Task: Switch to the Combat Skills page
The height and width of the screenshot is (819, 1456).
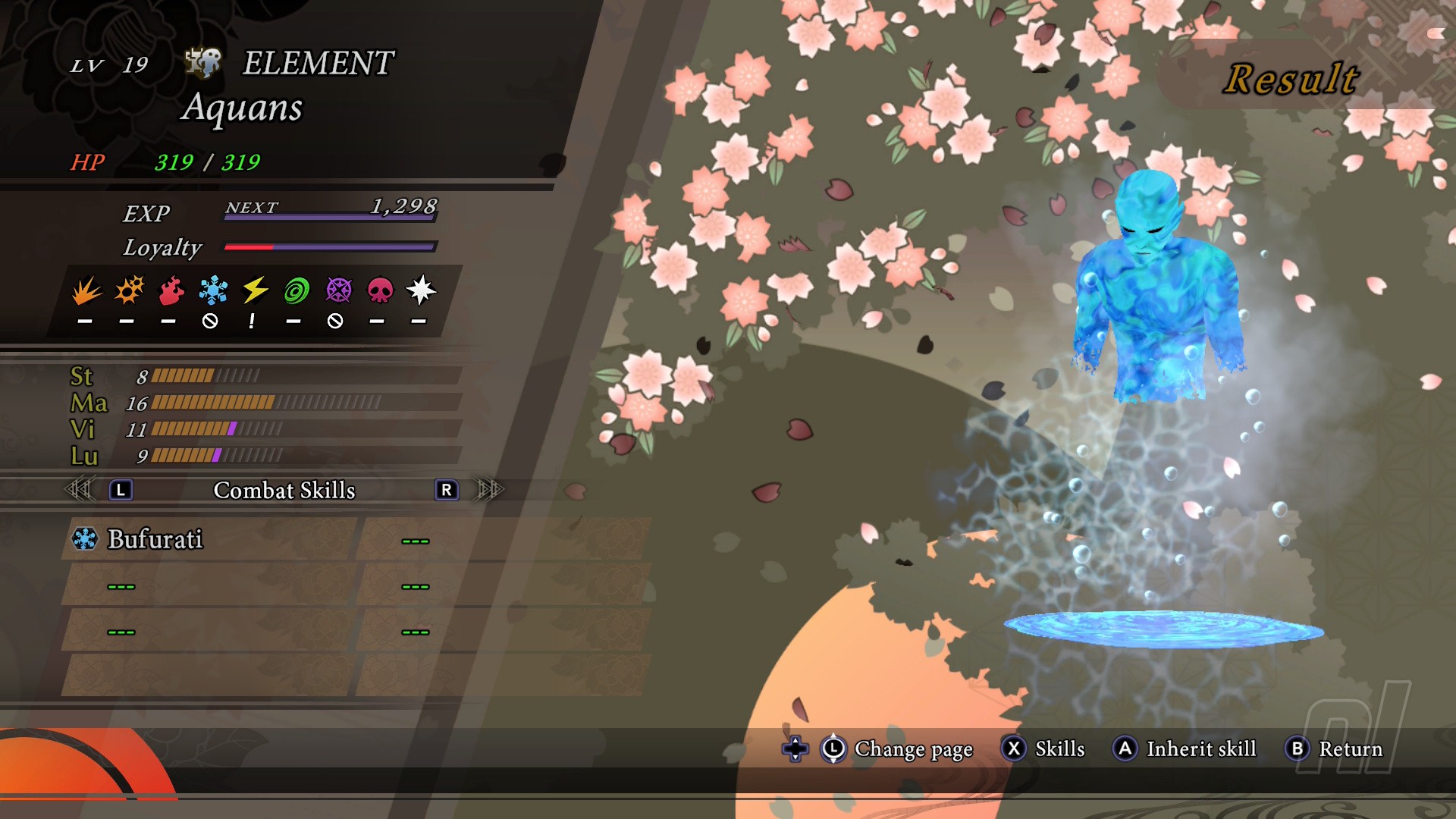Action: tap(284, 491)
